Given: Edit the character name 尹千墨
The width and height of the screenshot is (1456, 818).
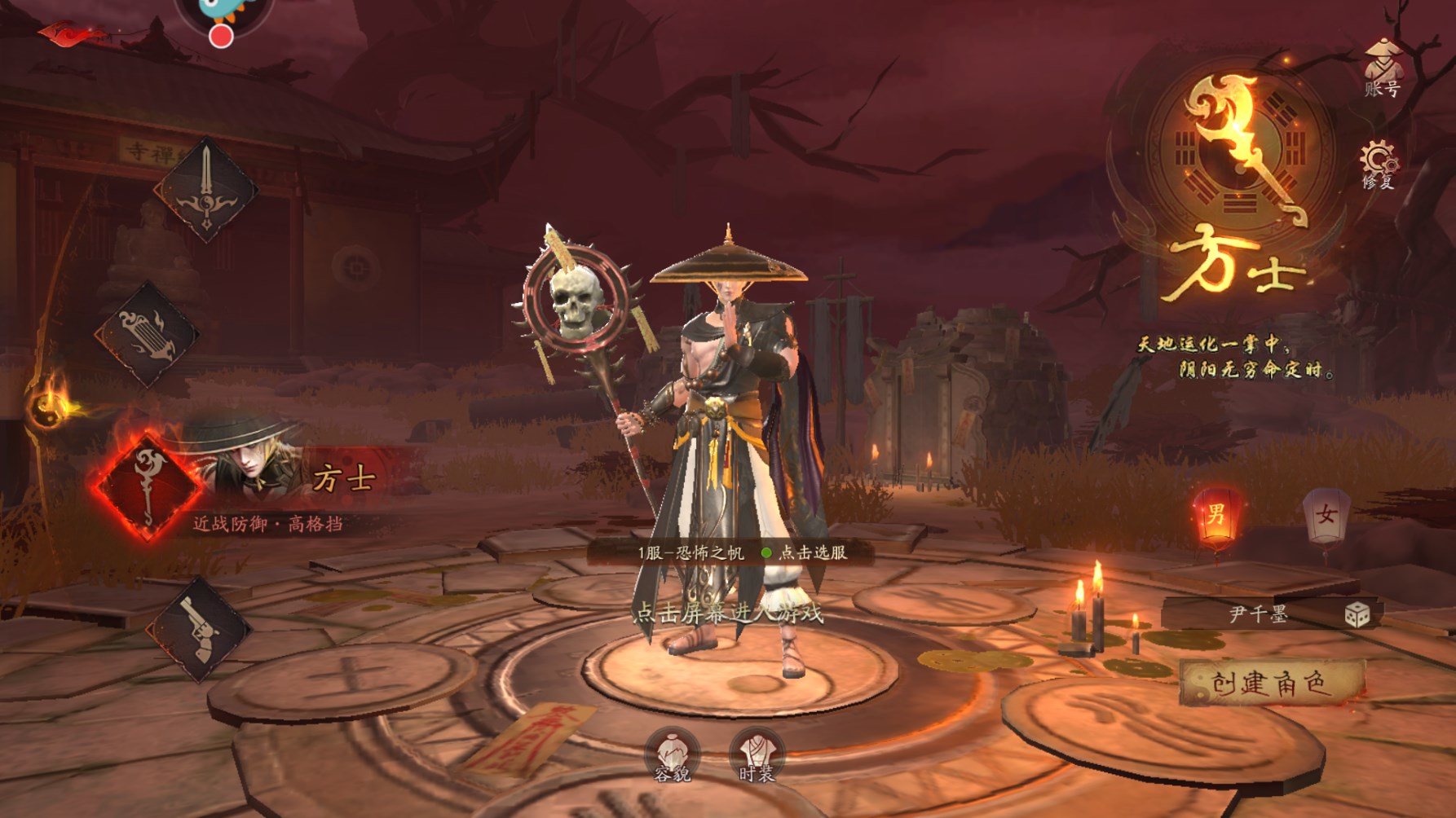Looking at the screenshot, I should [x=1258, y=614].
